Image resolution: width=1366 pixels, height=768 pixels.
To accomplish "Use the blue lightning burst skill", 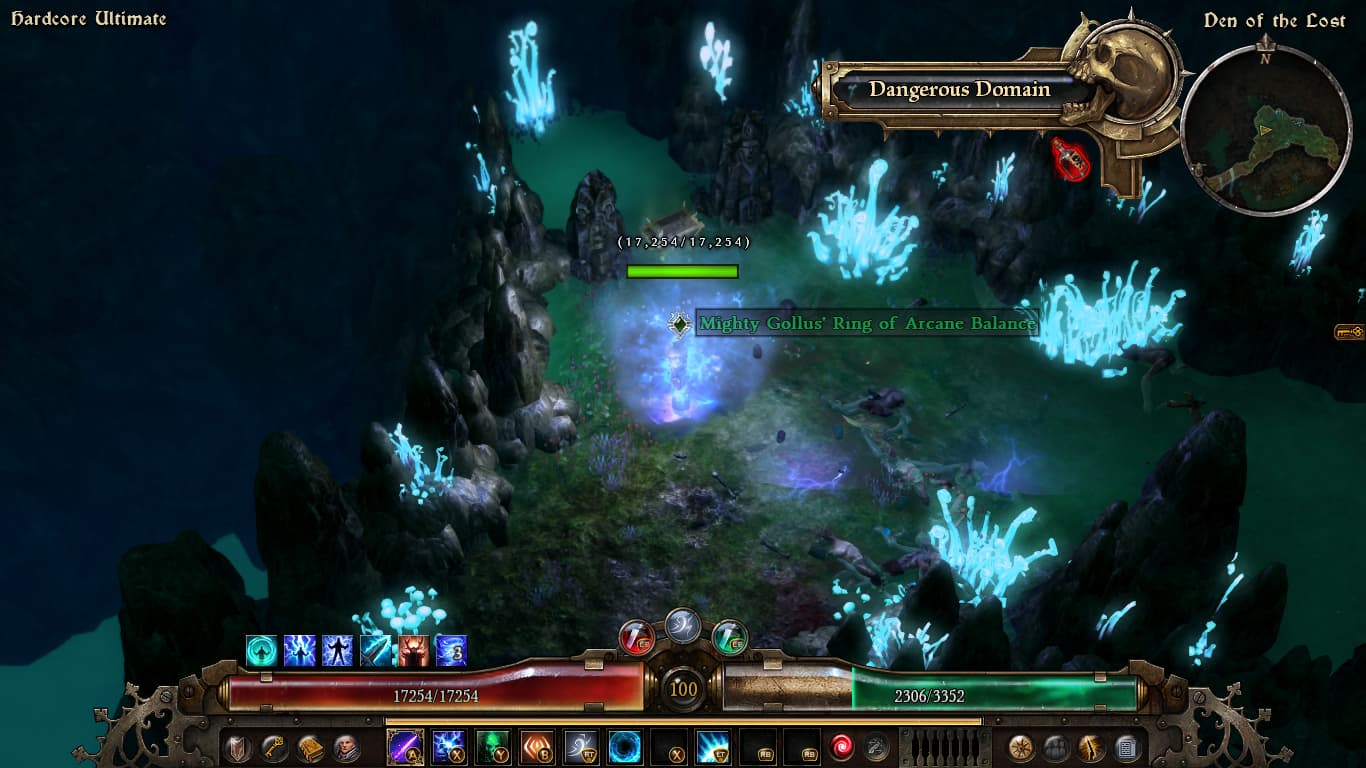I will point(448,747).
